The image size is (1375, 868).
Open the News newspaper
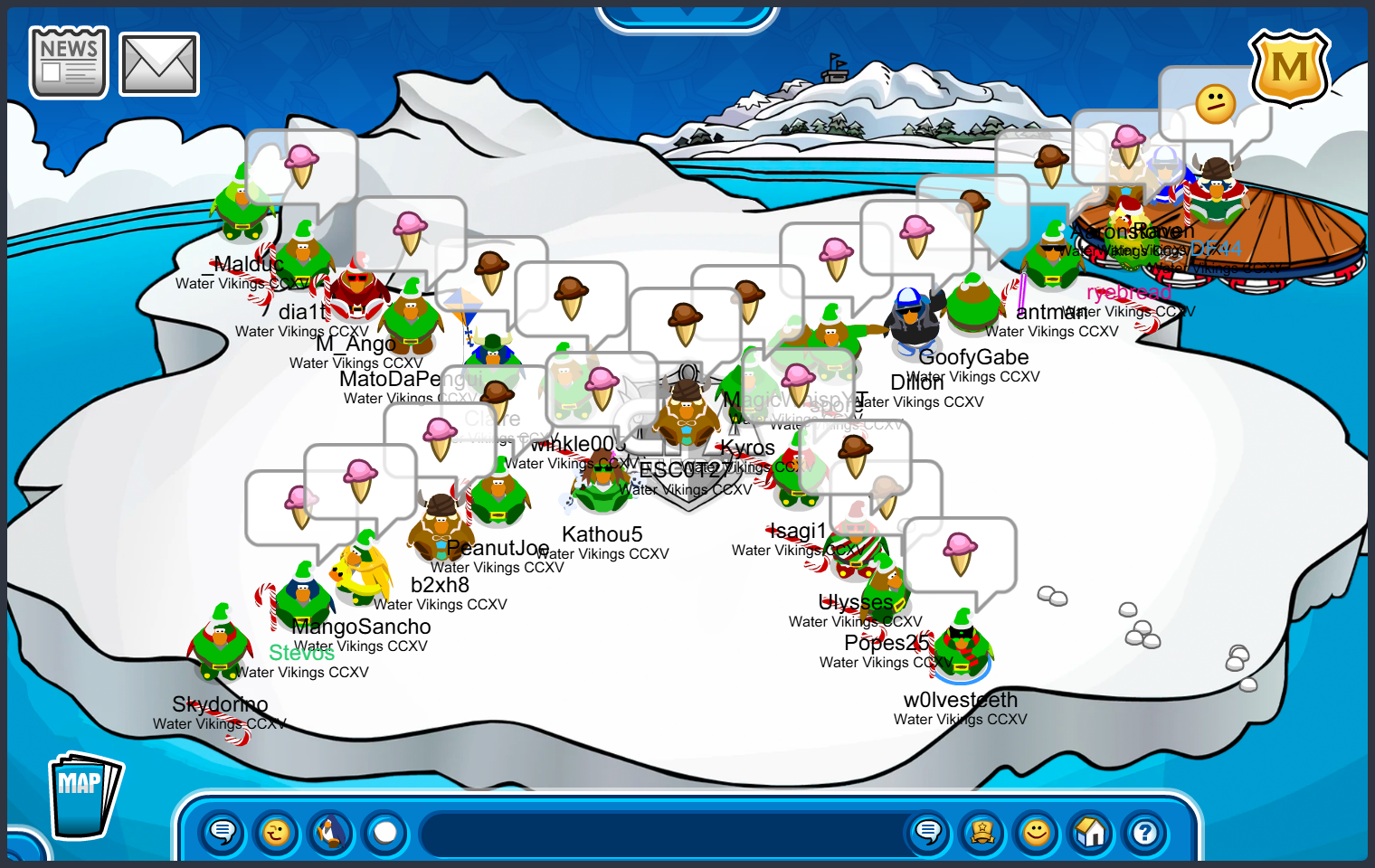pyautogui.click(x=69, y=62)
